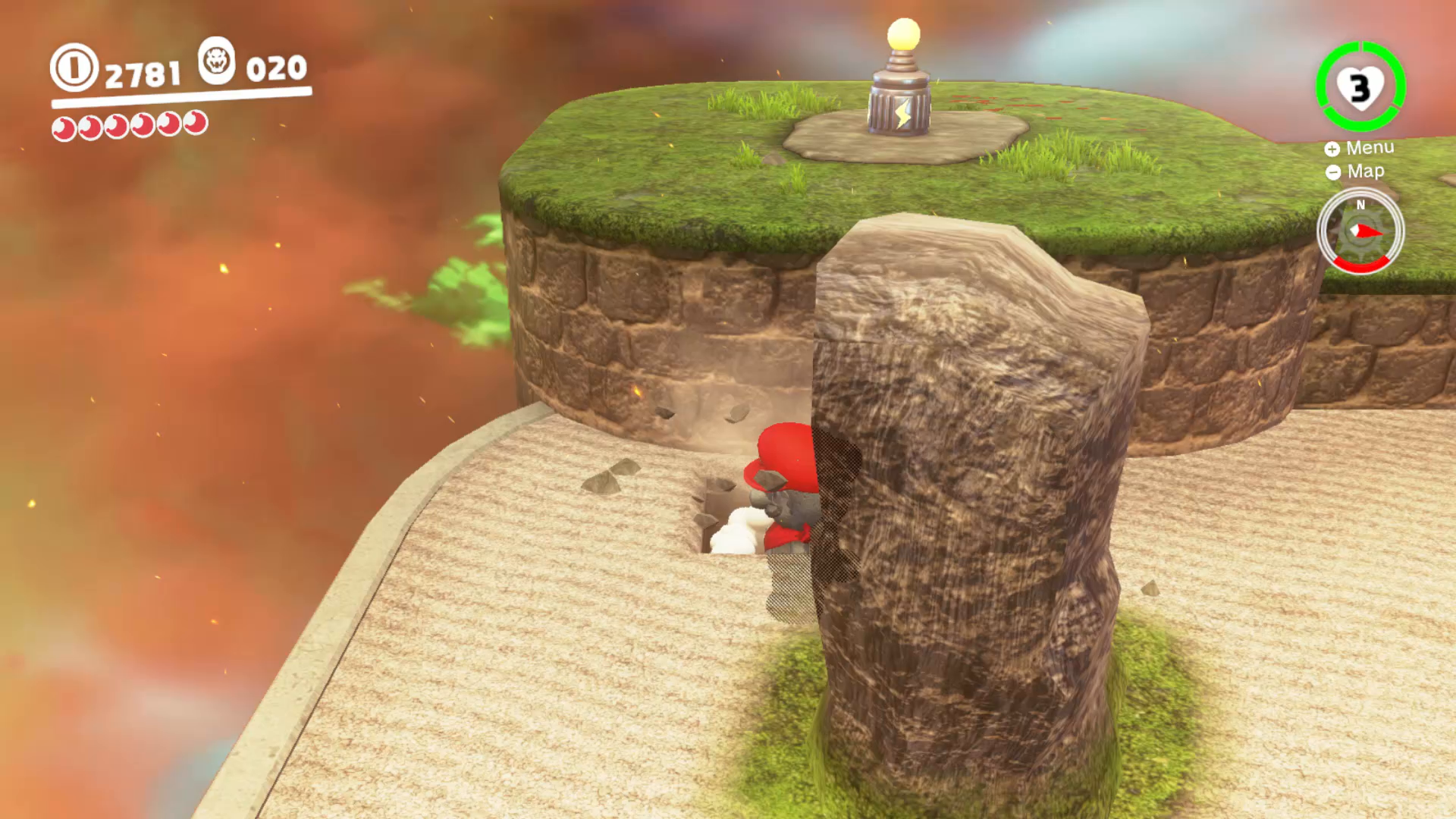Open the Menu via its labeled control

pyautogui.click(x=1371, y=149)
